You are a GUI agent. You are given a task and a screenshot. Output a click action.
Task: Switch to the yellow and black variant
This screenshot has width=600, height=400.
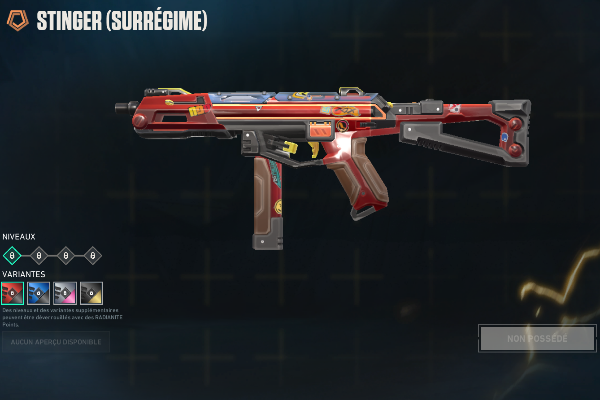[x=91, y=293]
